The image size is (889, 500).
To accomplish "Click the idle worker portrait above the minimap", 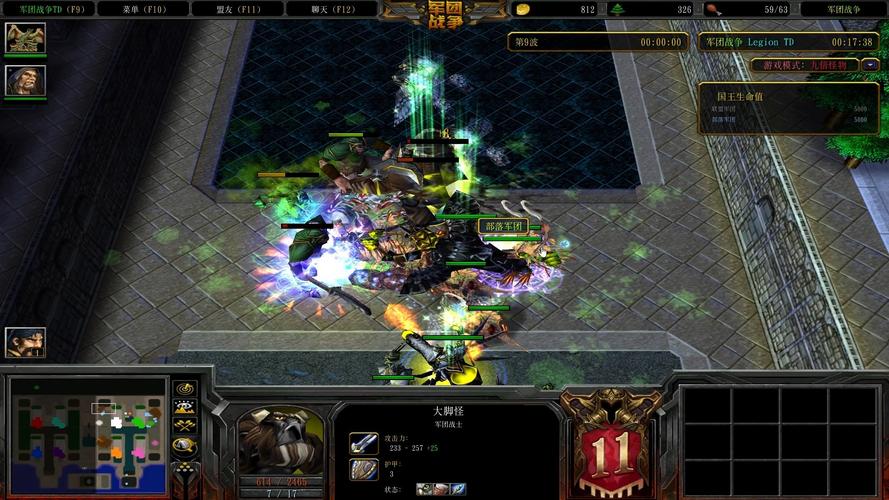I will [25, 343].
